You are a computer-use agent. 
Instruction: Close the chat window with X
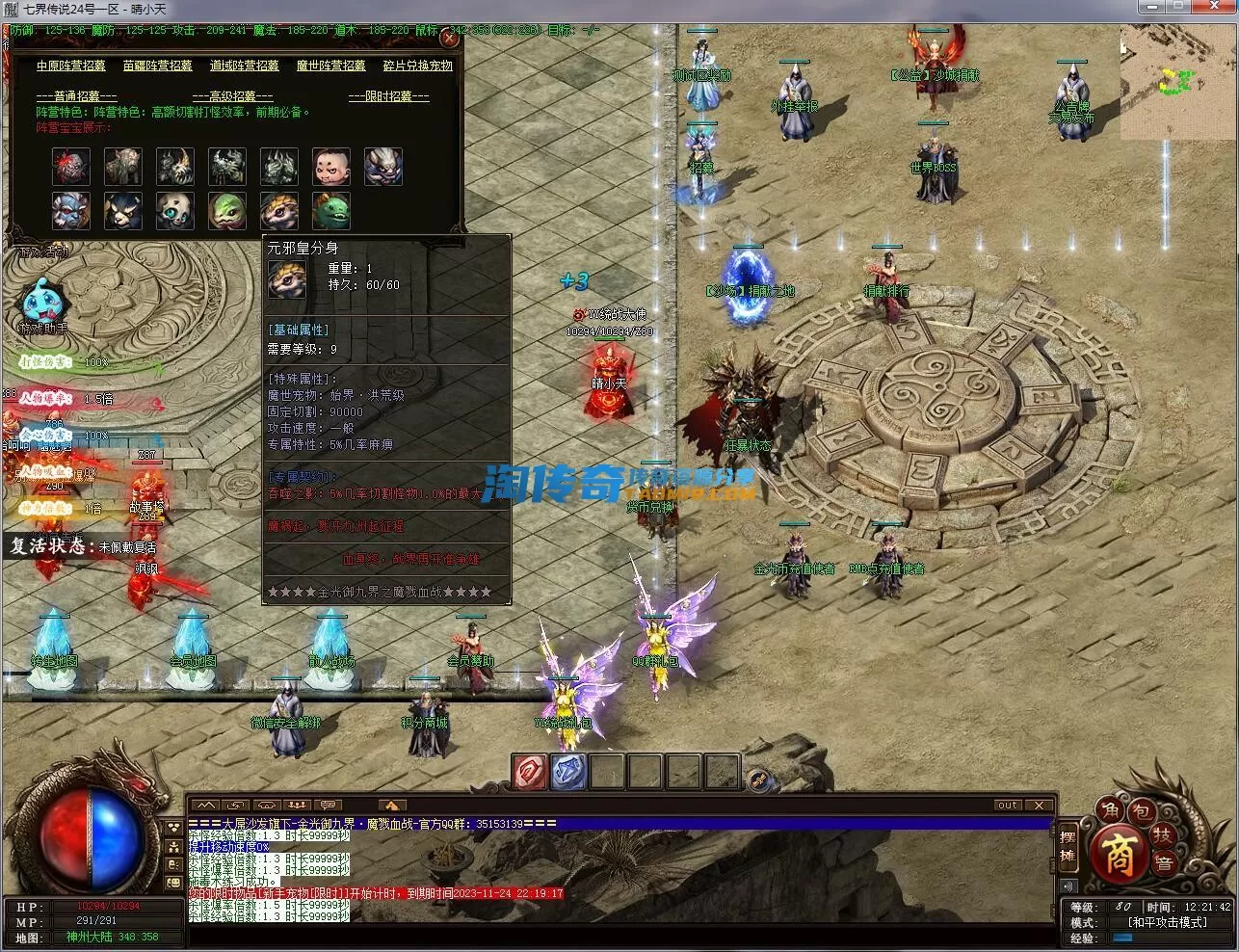(1039, 805)
